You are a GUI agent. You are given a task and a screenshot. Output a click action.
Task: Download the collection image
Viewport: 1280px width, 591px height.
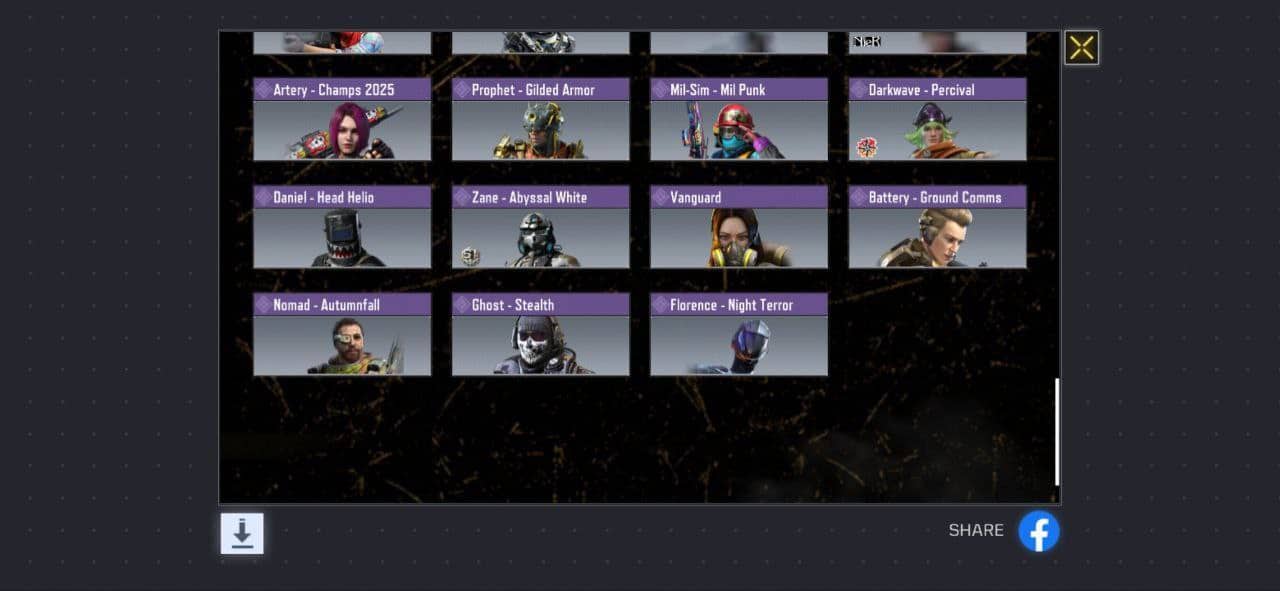point(242,533)
